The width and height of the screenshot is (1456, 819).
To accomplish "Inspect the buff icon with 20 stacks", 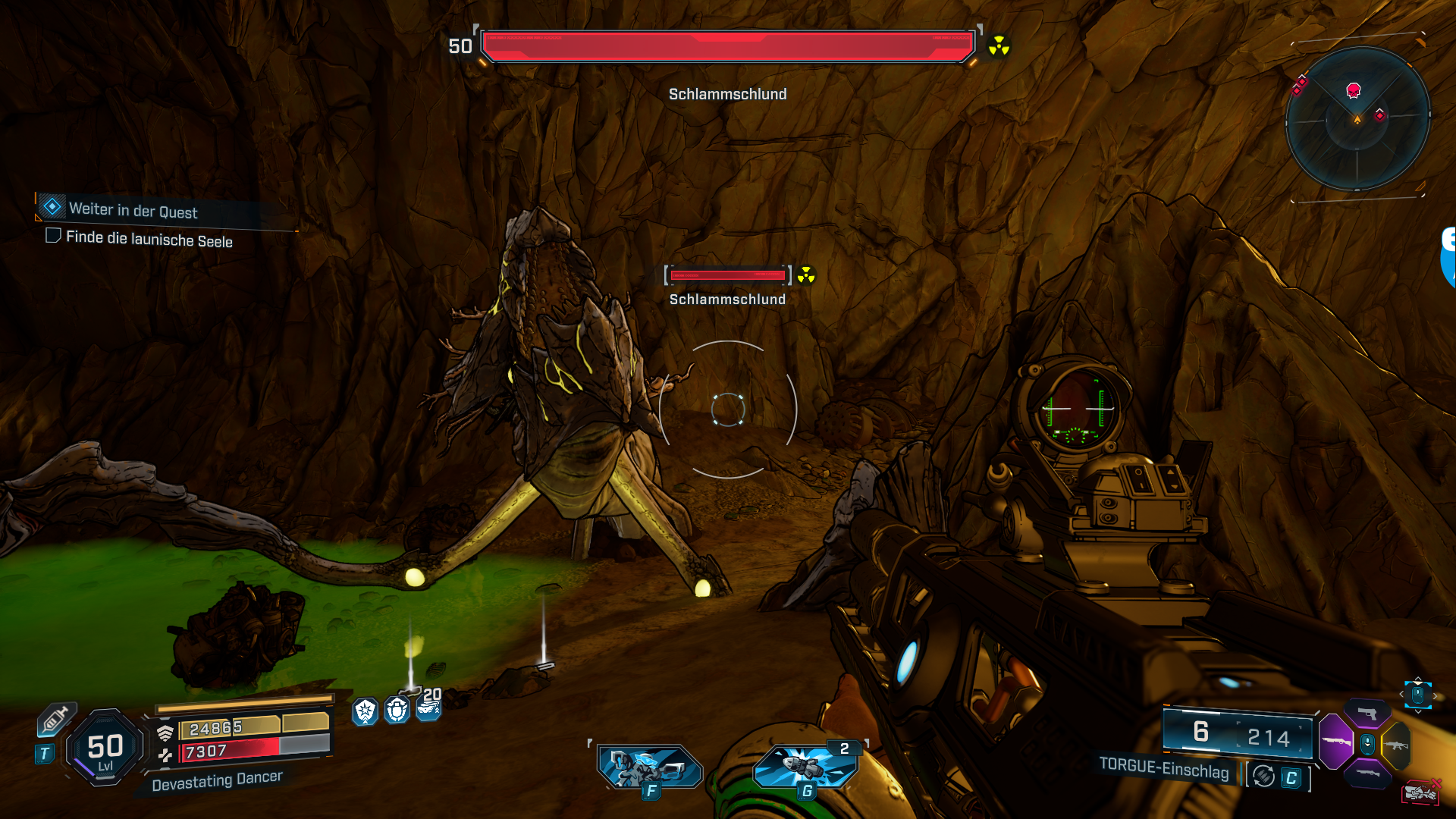I will [x=428, y=707].
